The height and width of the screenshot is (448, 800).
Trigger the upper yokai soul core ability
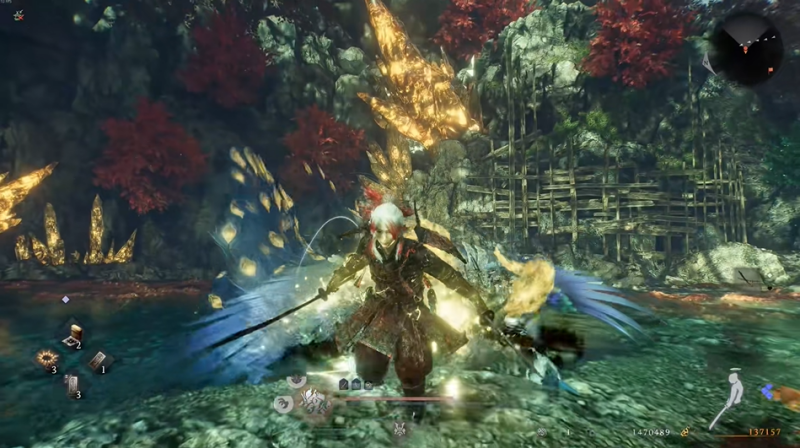(297, 381)
